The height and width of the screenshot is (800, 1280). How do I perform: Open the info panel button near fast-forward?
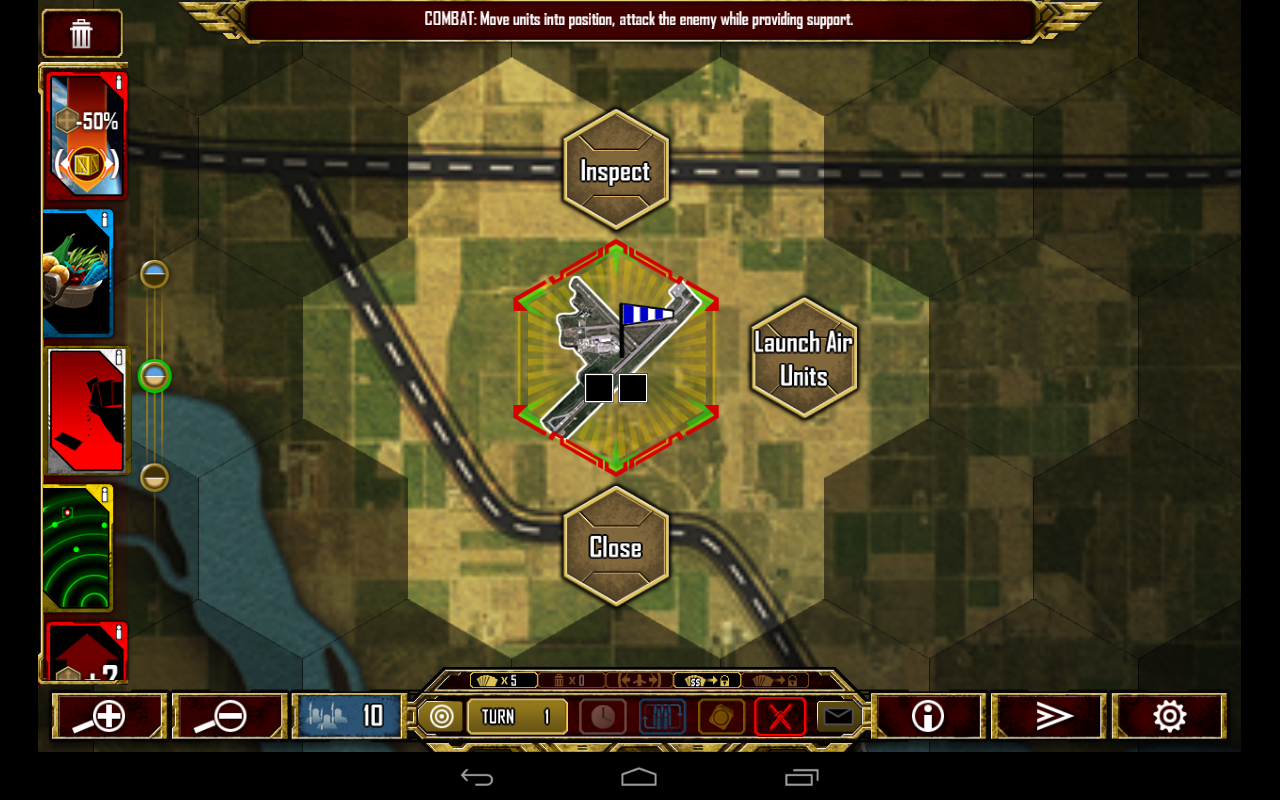click(928, 715)
